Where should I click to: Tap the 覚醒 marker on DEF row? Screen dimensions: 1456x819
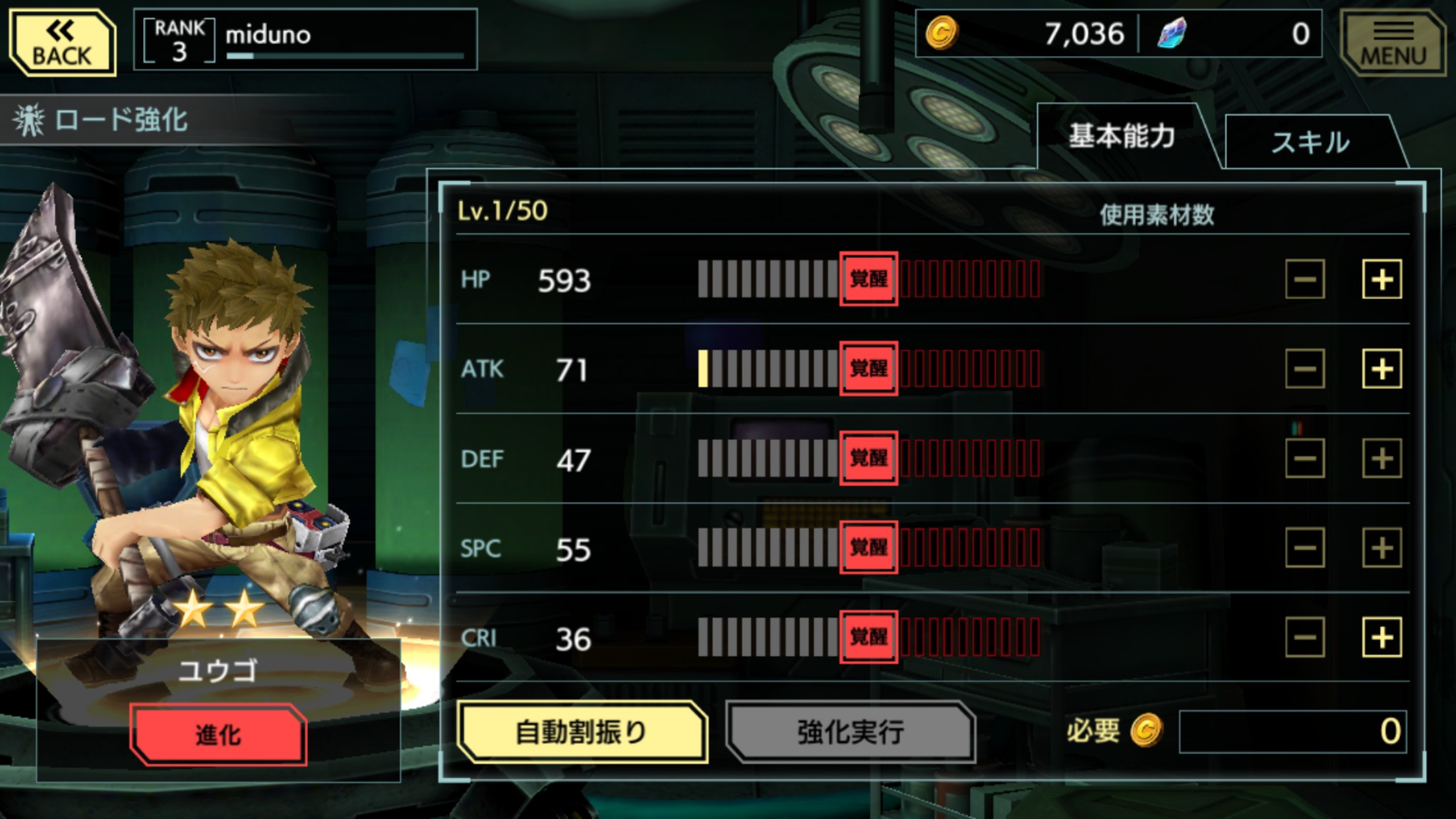(x=868, y=458)
